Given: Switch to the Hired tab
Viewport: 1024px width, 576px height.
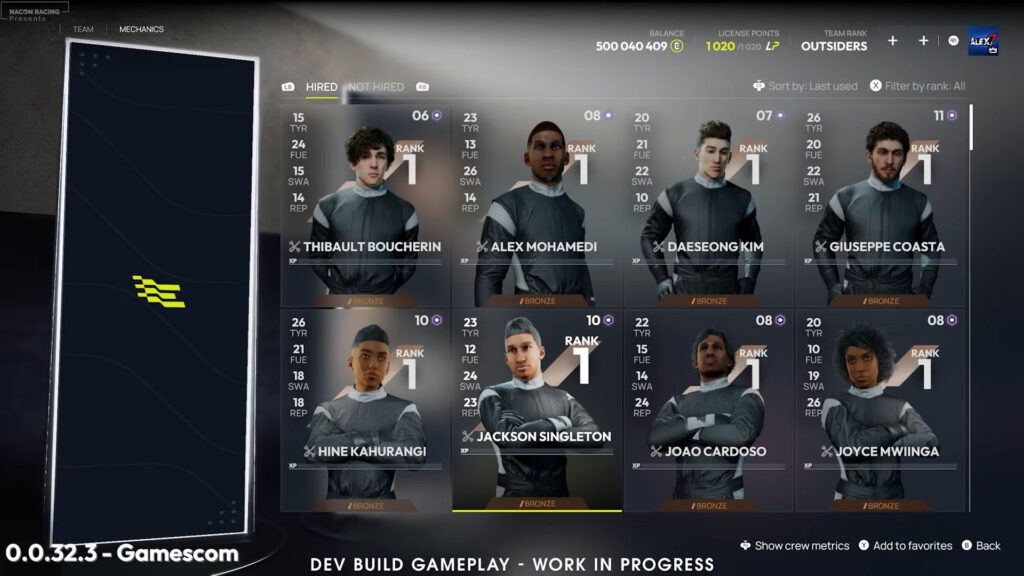Looking at the screenshot, I should pos(321,87).
